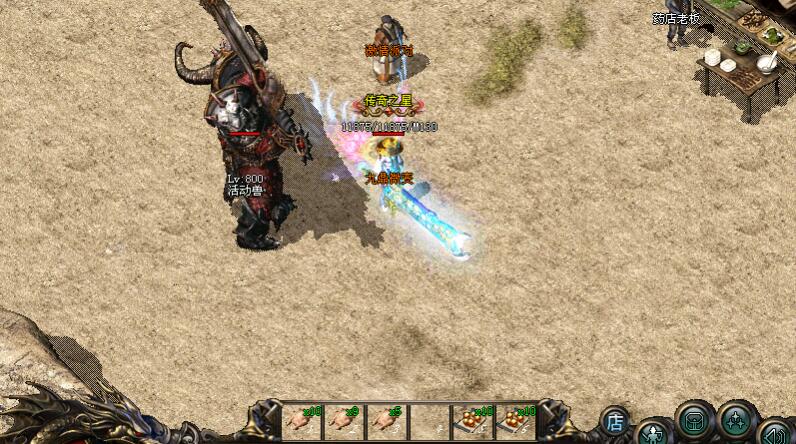This screenshot has height=444, width=796.
Task: Open the character panel warrior icon
Action: [x=653, y=433]
